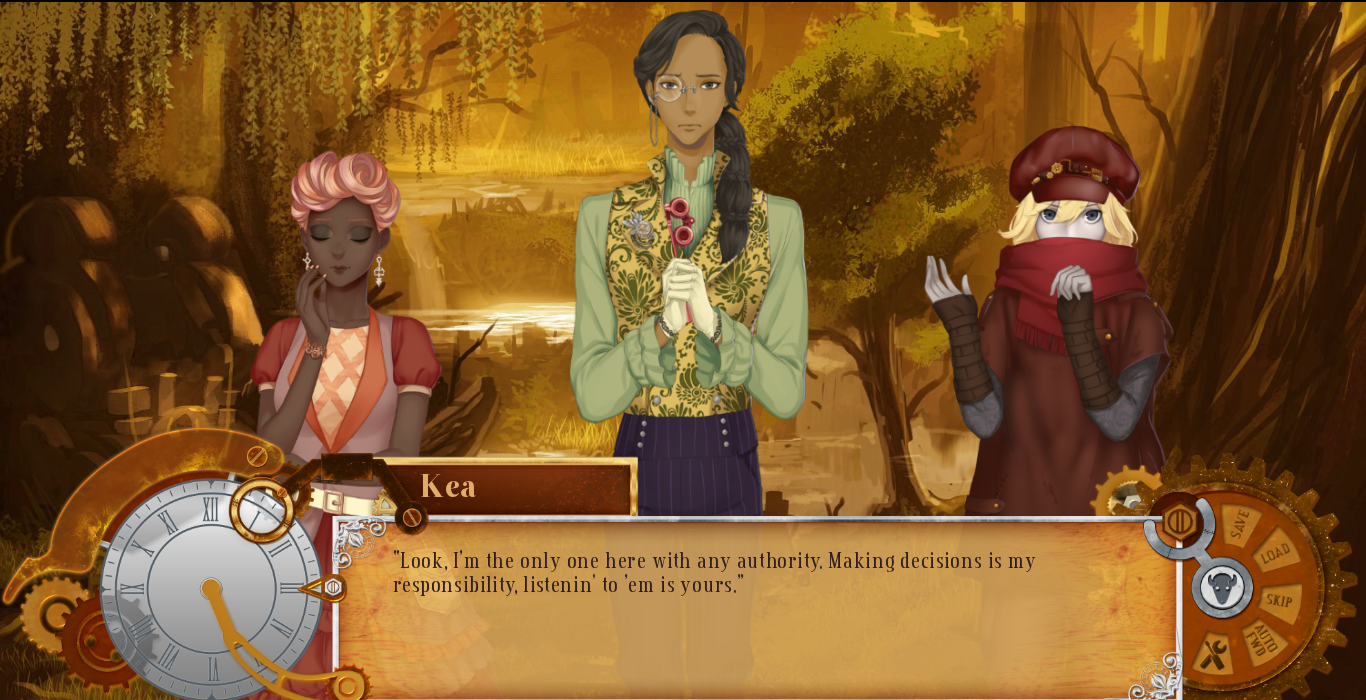1366x700 pixels.
Task: Open the Save menu on the gear wheel
Action: point(1240,524)
